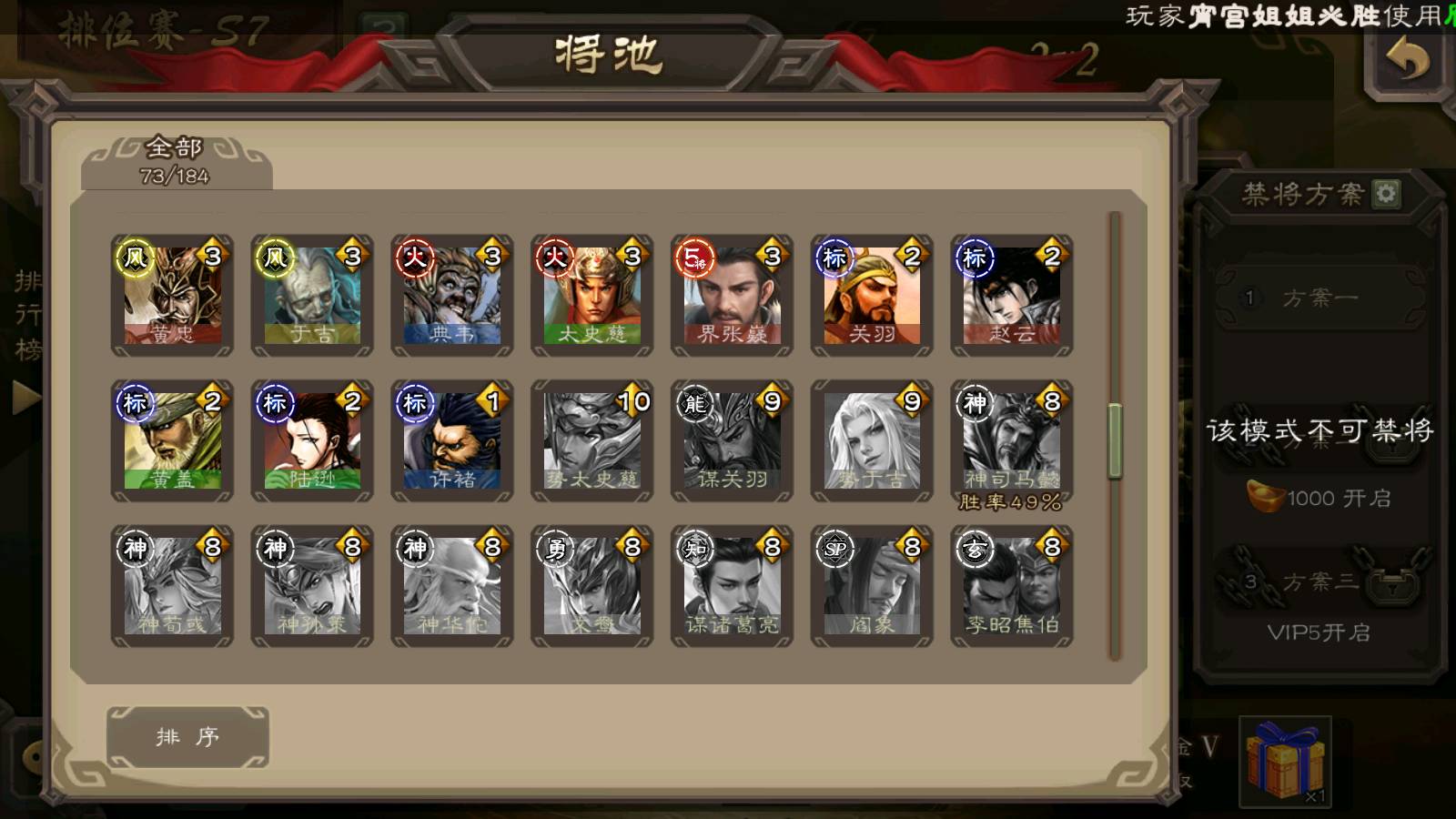
Task: Choose the 关羽 general card
Action: (x=872, y=295)
